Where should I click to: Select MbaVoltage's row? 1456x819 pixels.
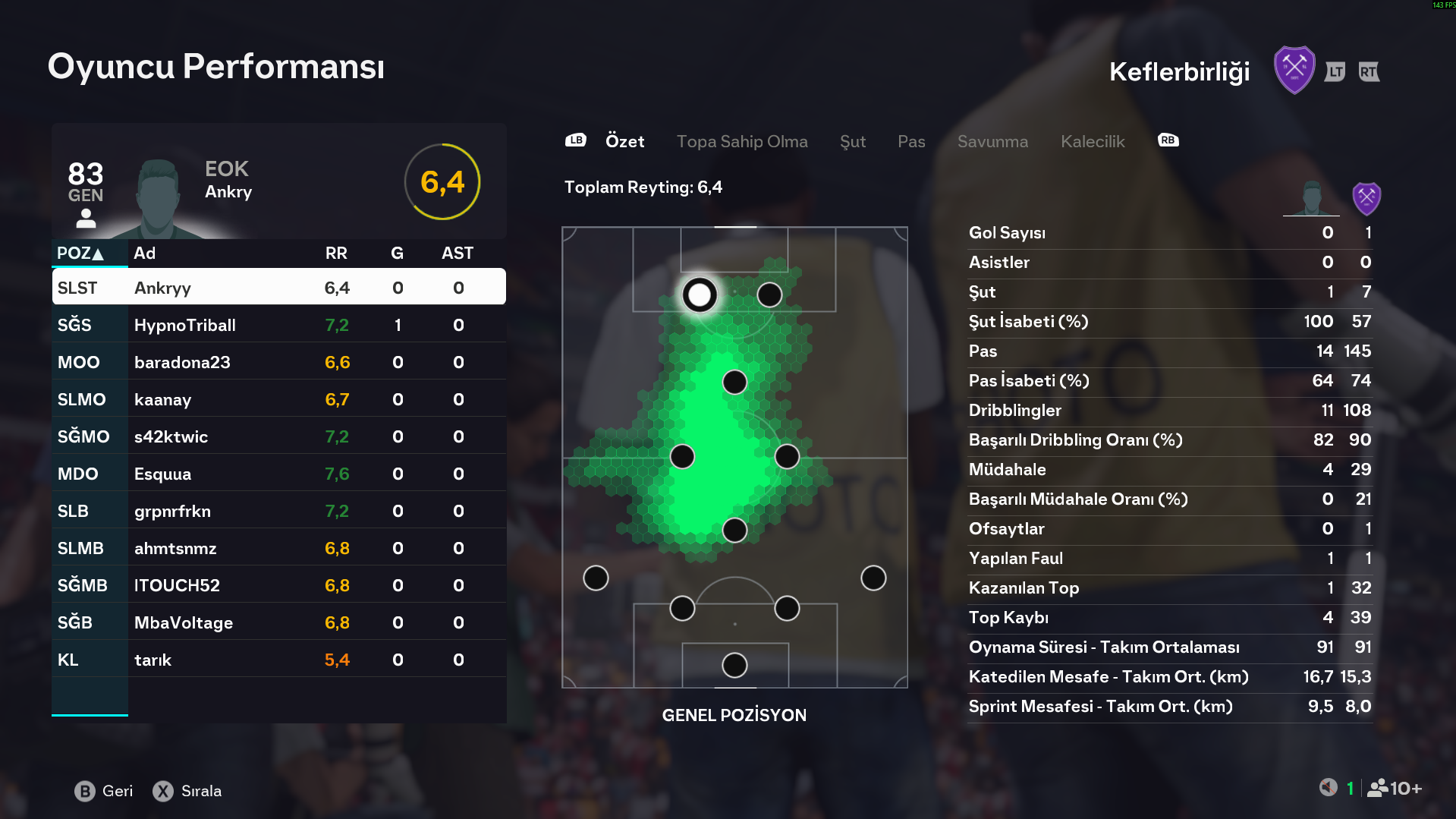278,622
